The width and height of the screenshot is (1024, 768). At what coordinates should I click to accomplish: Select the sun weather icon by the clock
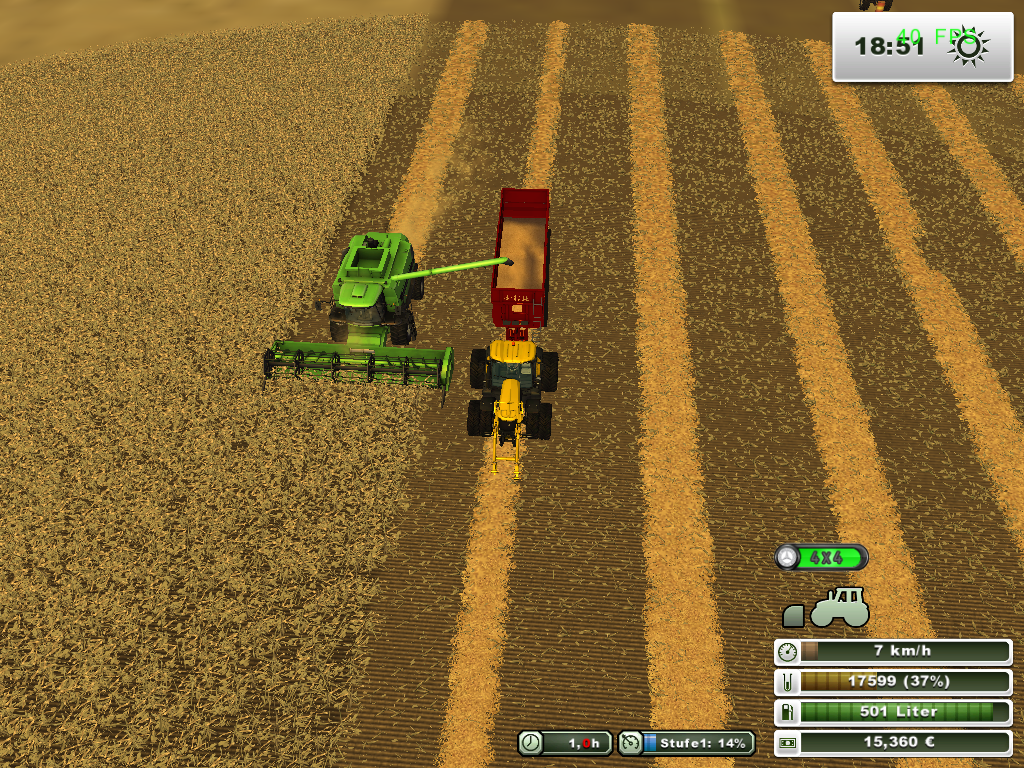(x=969, y=45)
